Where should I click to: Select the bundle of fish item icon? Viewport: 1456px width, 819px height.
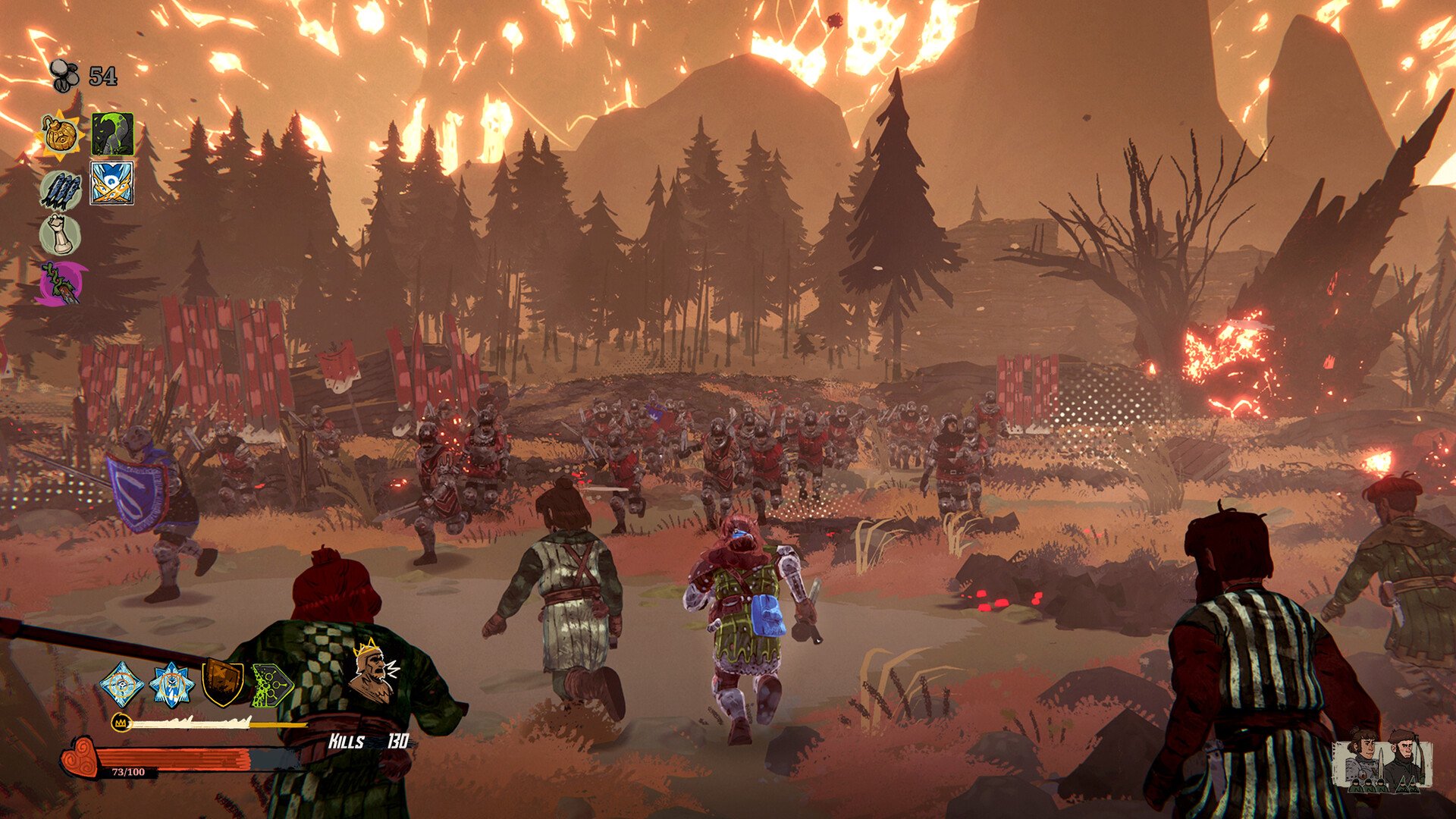[x=61, y=190]
